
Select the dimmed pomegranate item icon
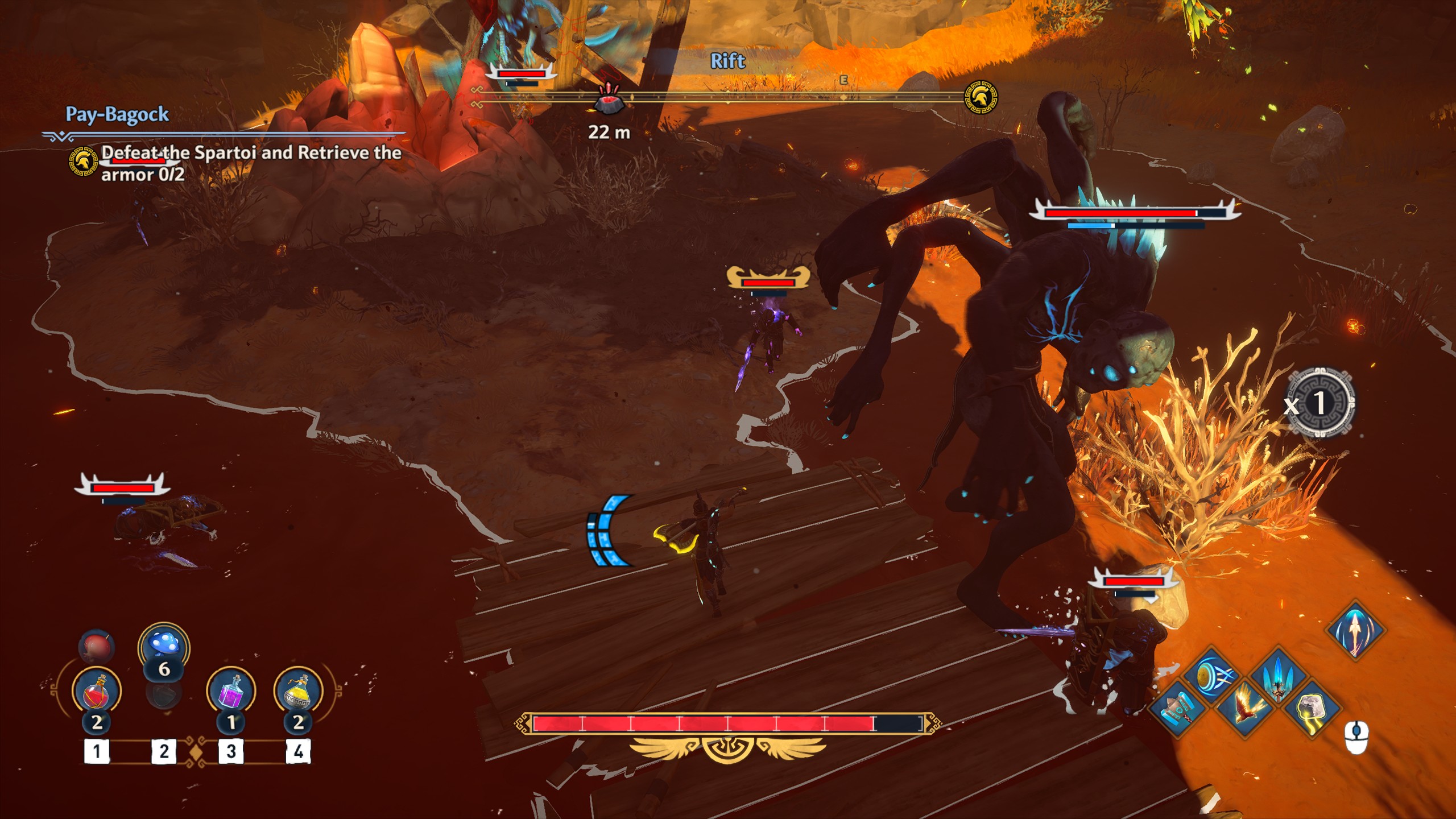[x=96, y=646]
